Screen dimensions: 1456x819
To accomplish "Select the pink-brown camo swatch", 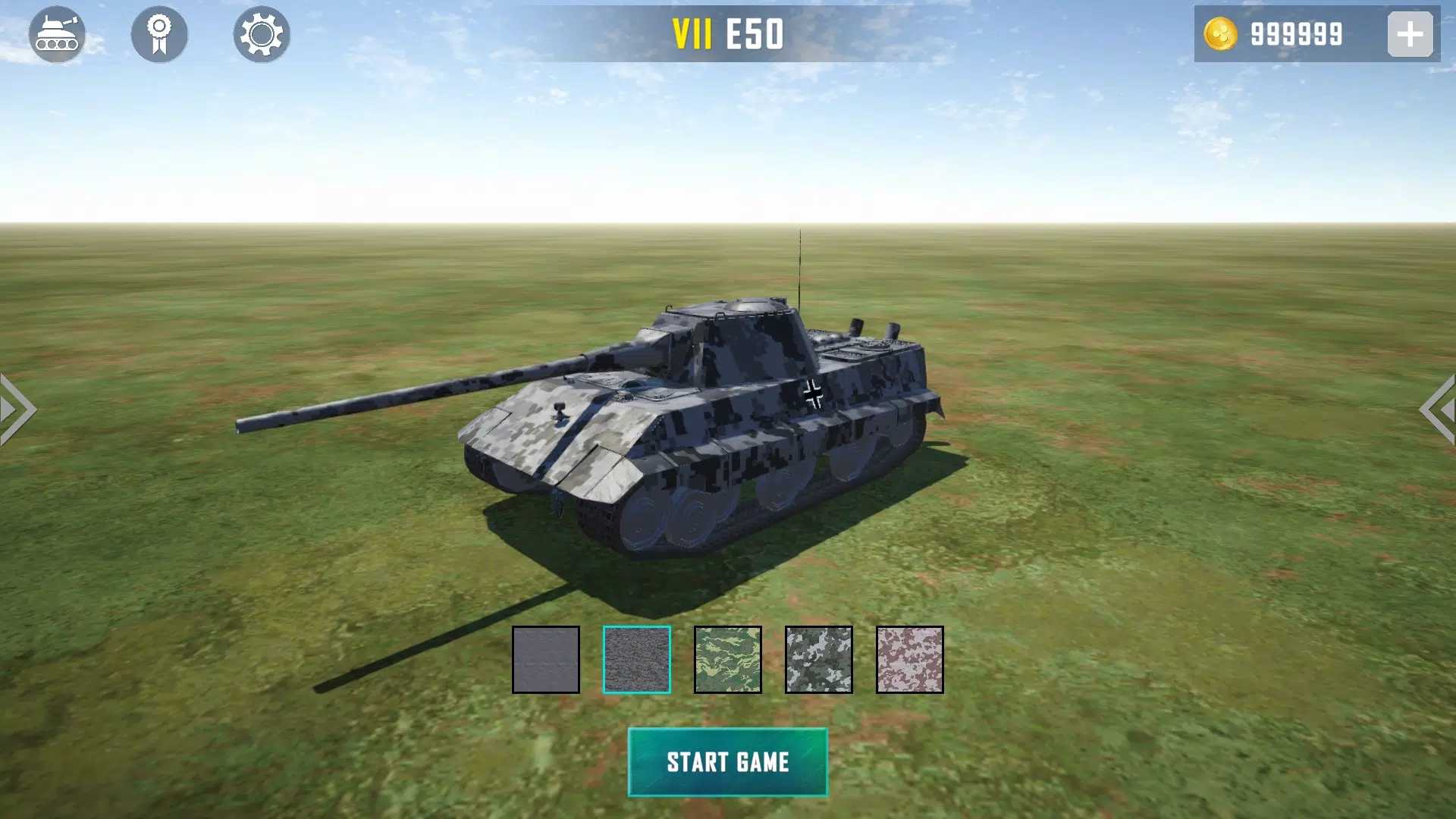I will pos(910,660).
